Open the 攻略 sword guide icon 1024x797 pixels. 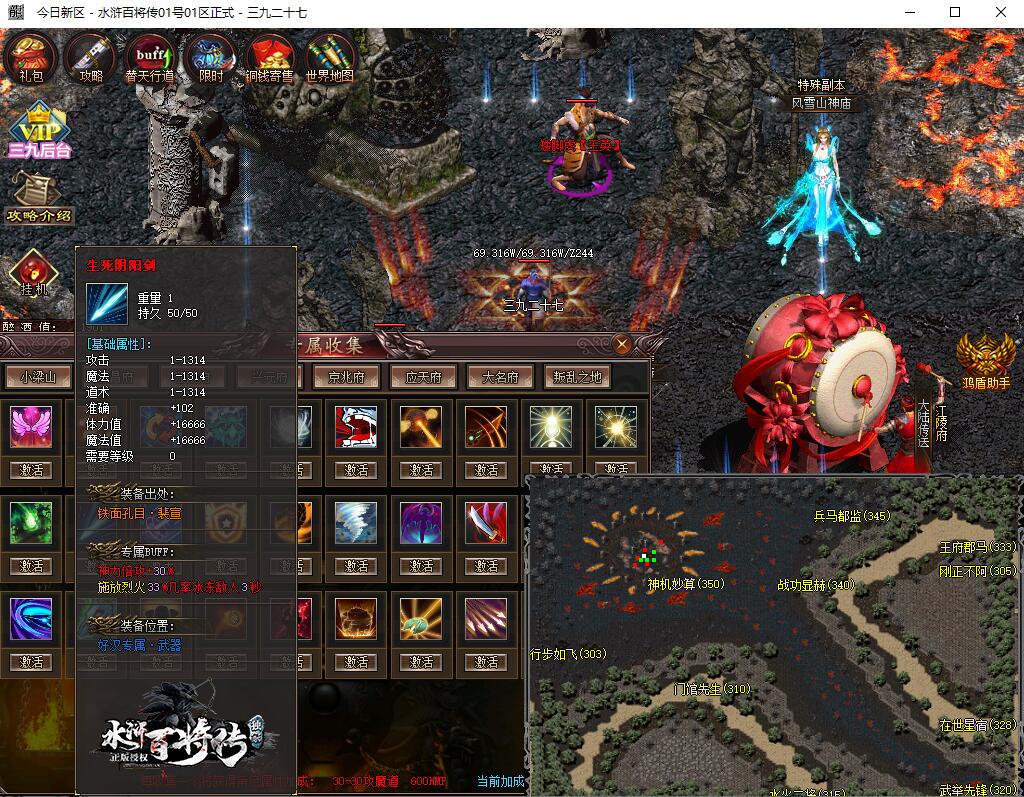(90, 56)
